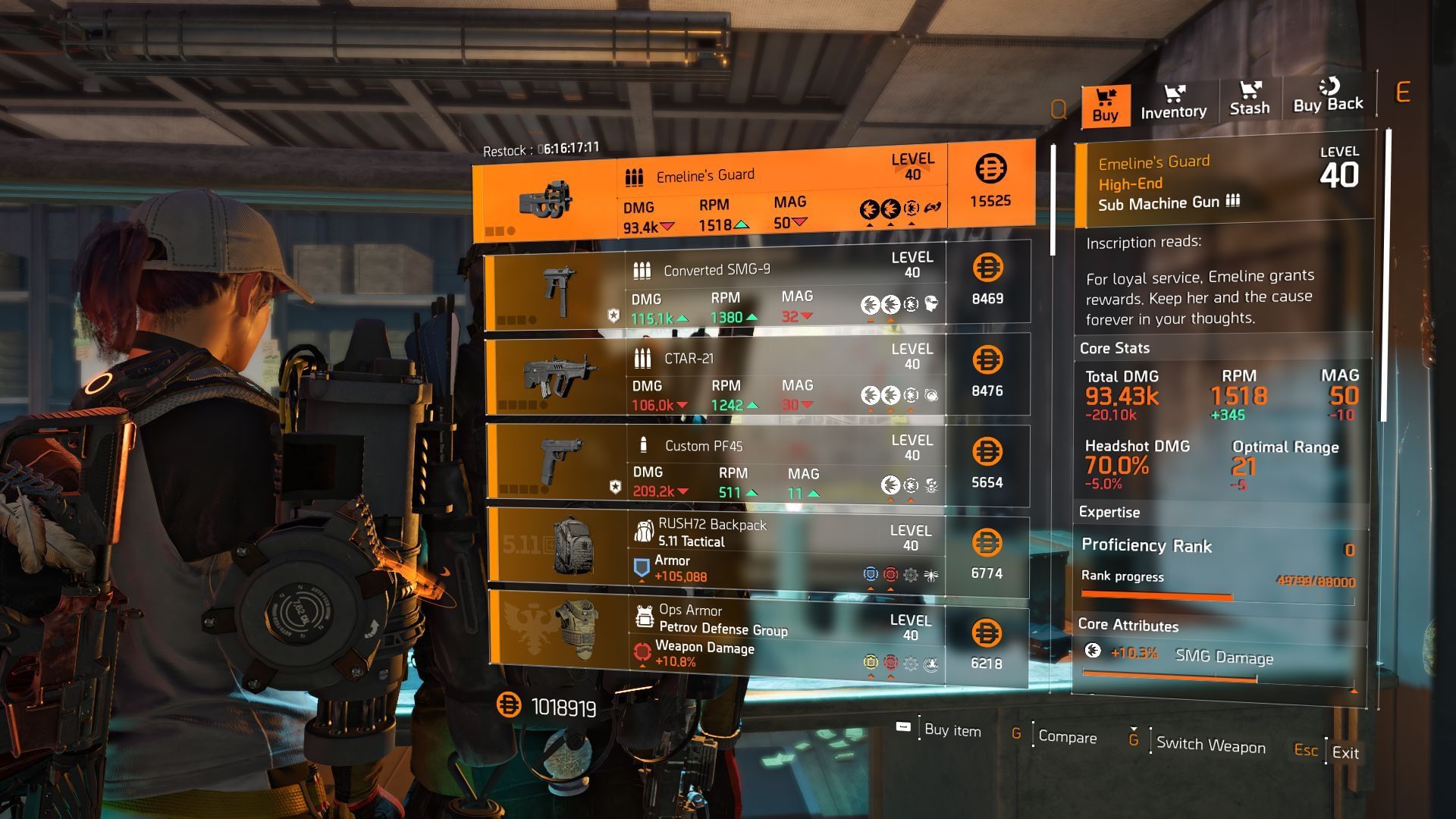The image size is (1456, 819).
Task: Click the item list scrollbar
Action: click(1053, 199)
